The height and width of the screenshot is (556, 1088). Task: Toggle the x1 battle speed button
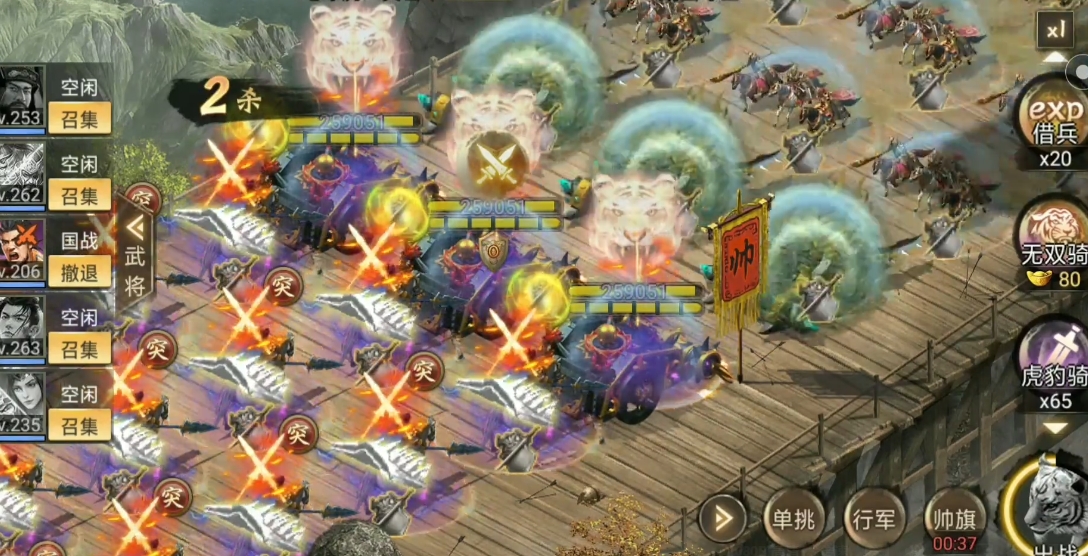[x=1056, y=30]
